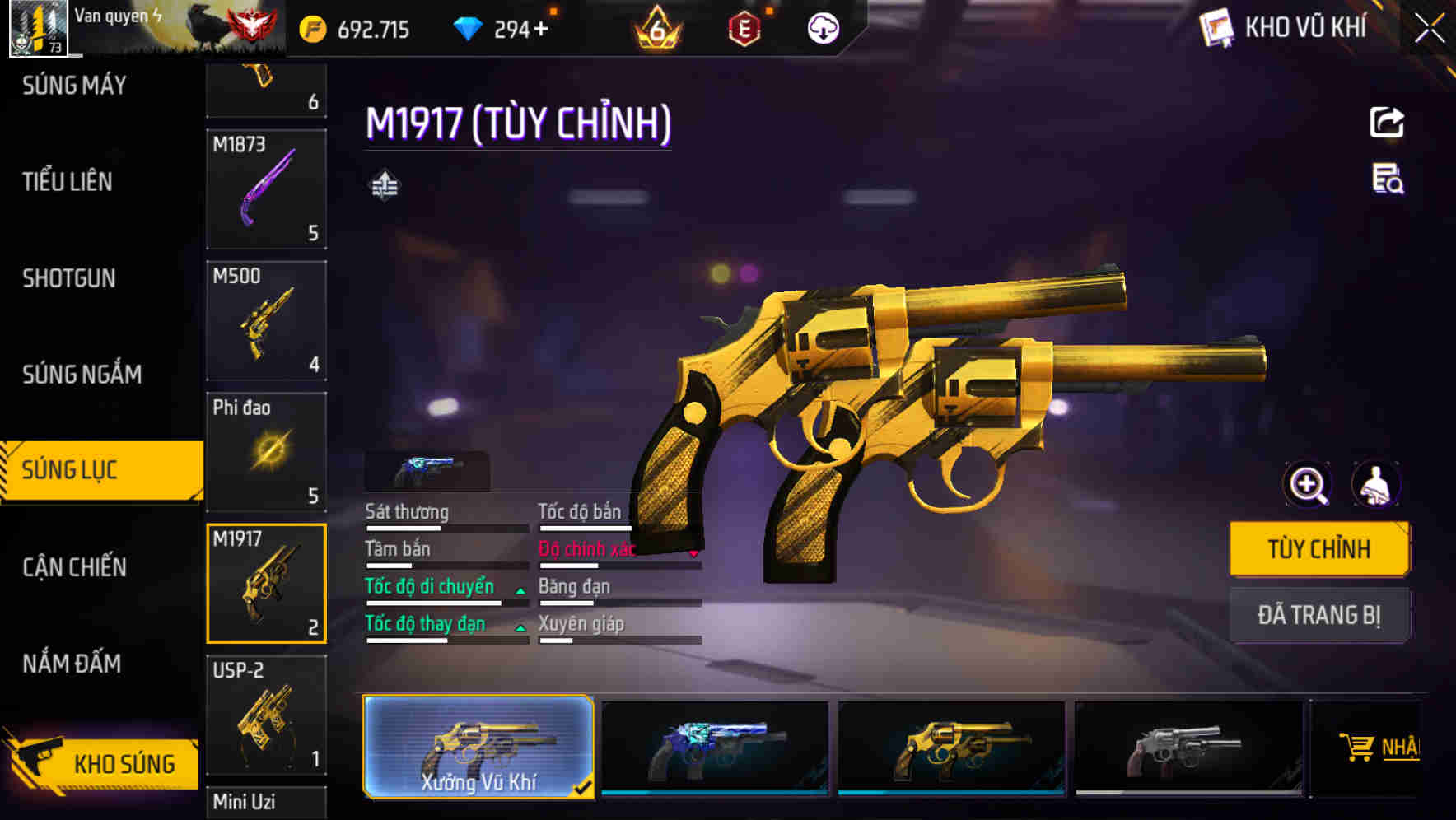Expand the SÚNG MÁY weapon category
The image size is (1456, 820).
click(72, 84)
